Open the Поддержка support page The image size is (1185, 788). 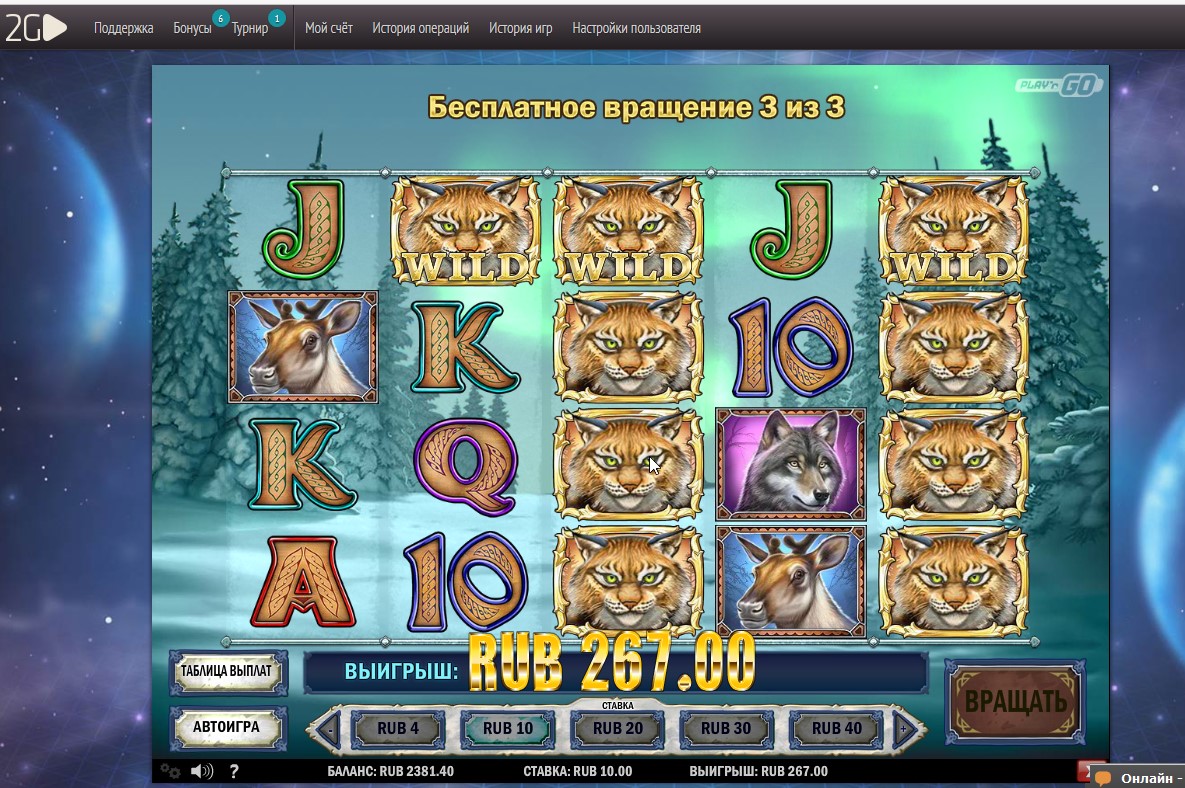(124, 28)
